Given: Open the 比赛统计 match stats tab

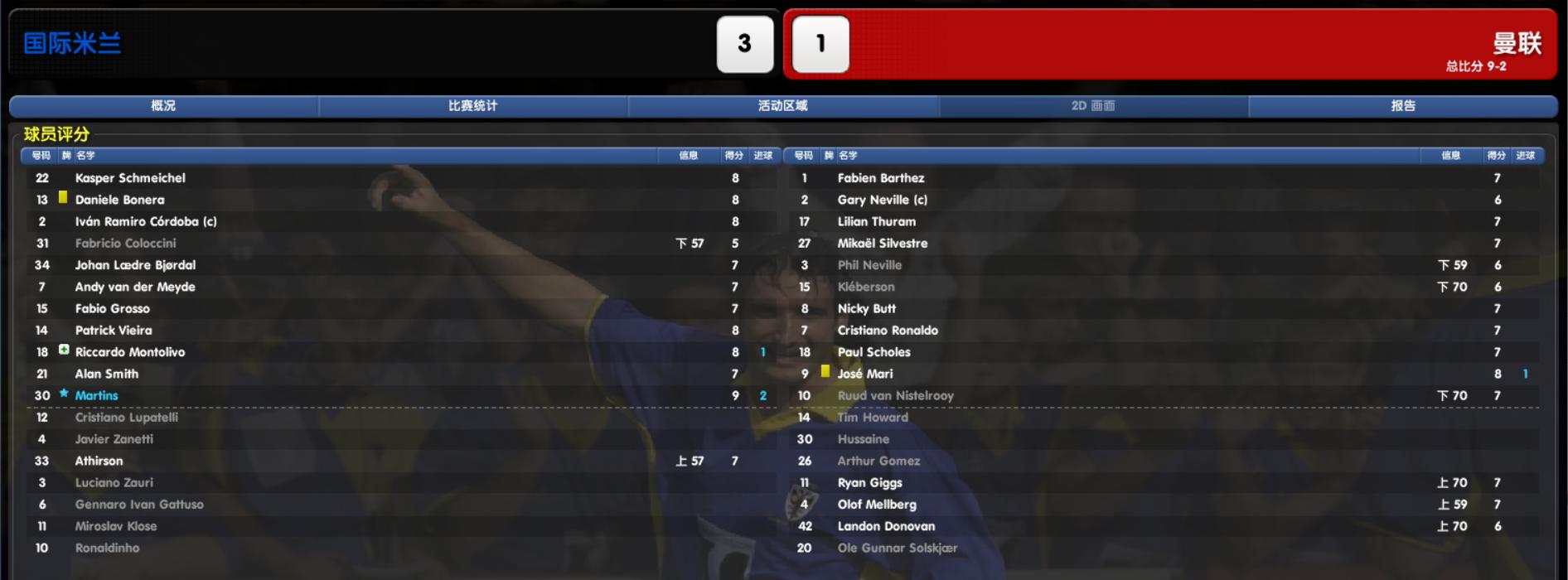Looking at the screenshot, I should pyautogui.click(x=472, y=106).
